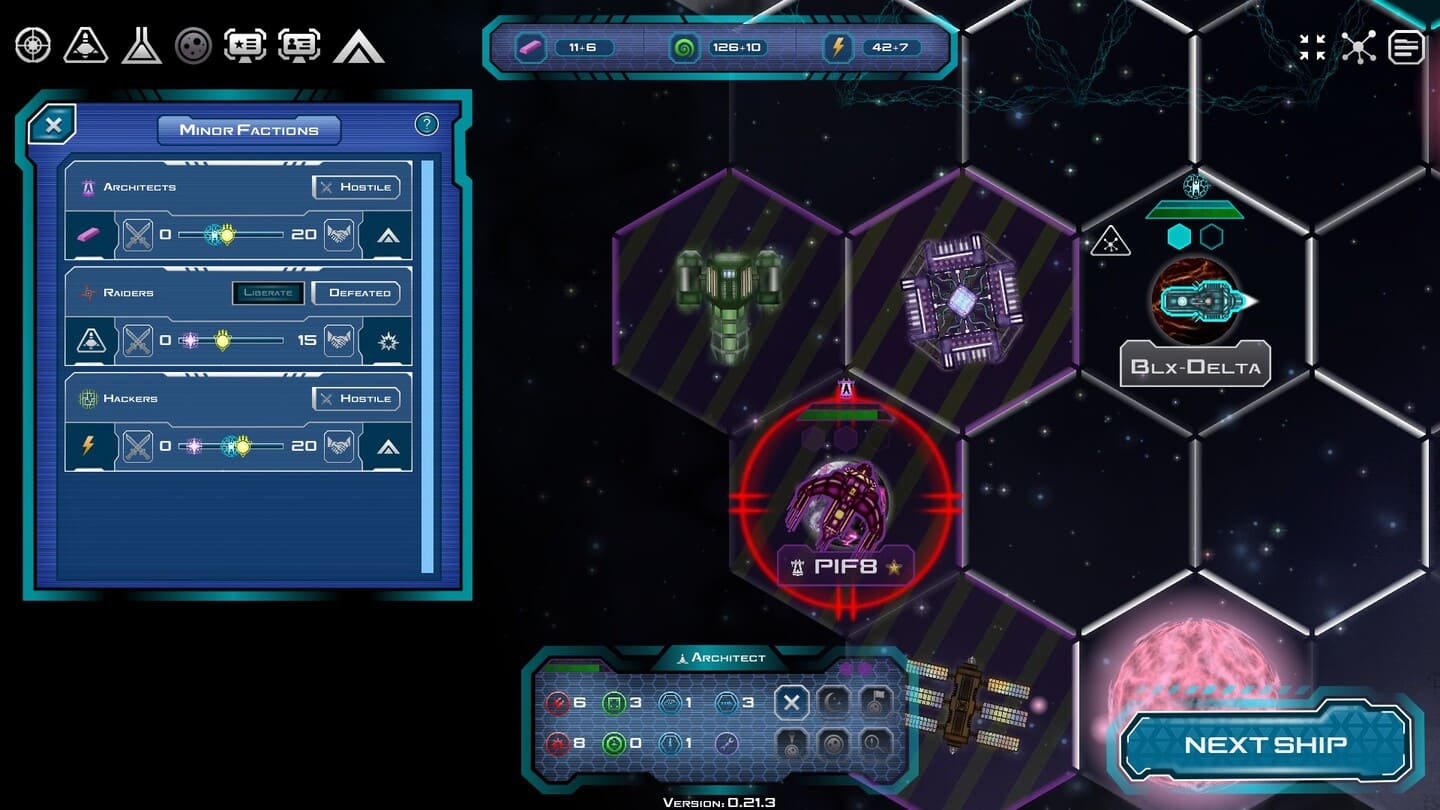Select the BLX-Delta ship label
This screenshot has height=810, width=1440.
[1195, 366]
